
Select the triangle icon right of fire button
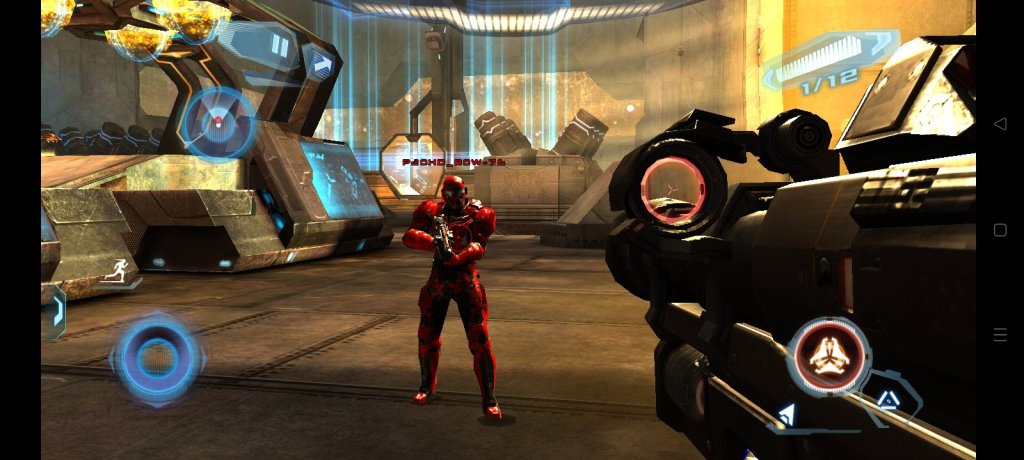tap(887, 399)
